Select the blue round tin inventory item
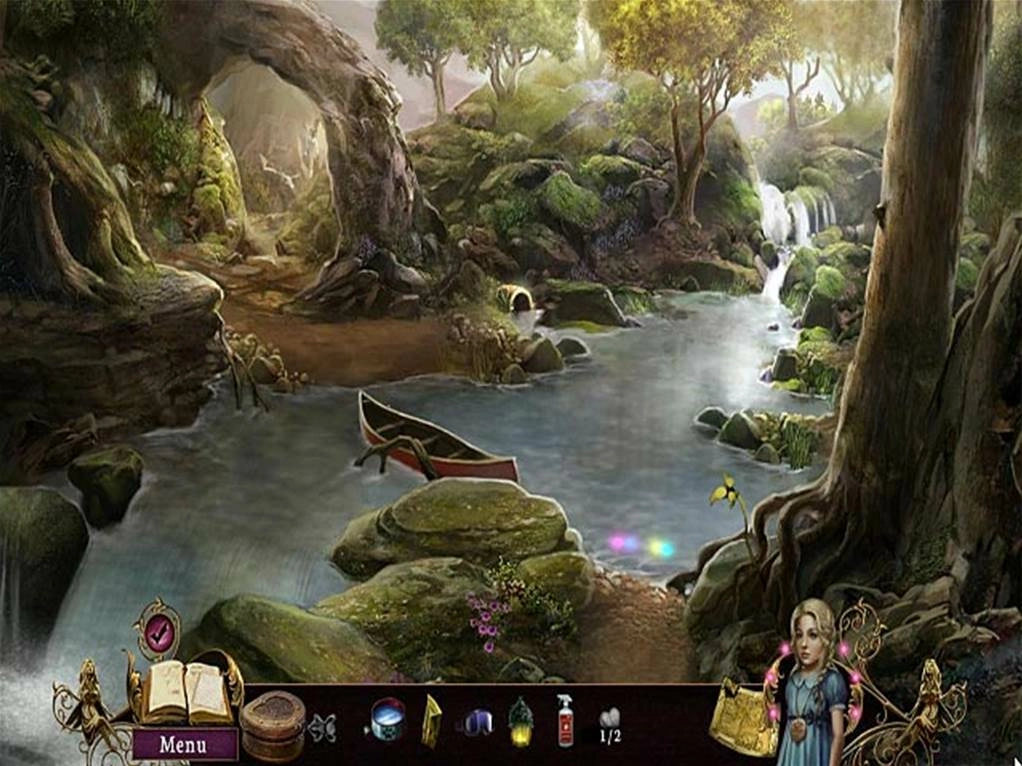The height and width of the screenshot is (766, 1022). tap(386, 718)
